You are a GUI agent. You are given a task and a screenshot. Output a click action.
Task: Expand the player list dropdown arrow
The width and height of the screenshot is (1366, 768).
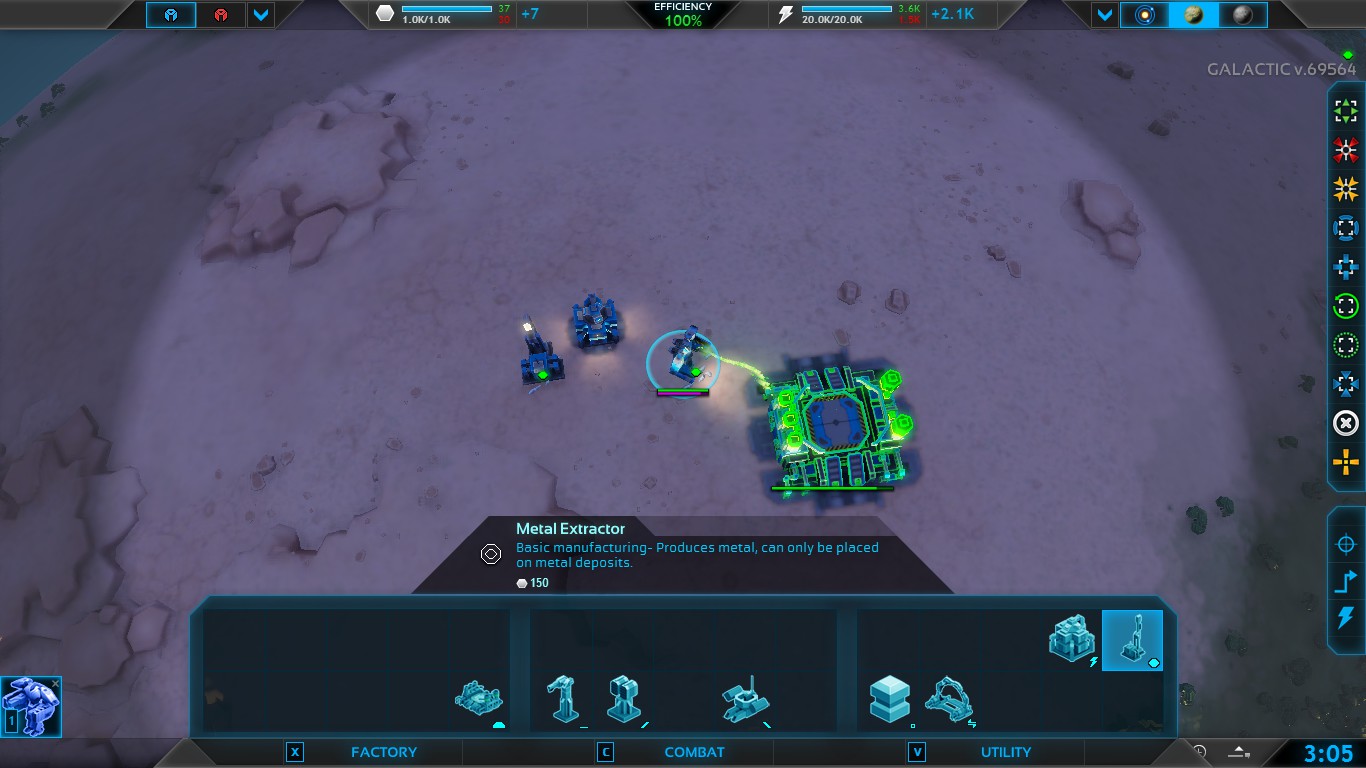point(260,15)
